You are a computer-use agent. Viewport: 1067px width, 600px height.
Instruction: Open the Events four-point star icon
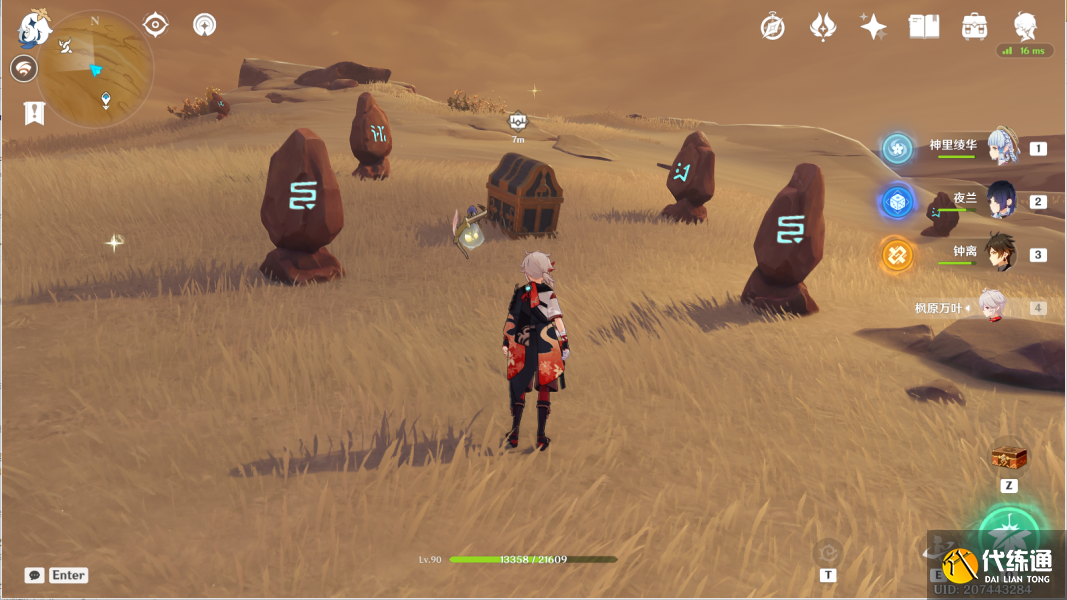click(873, 27)
